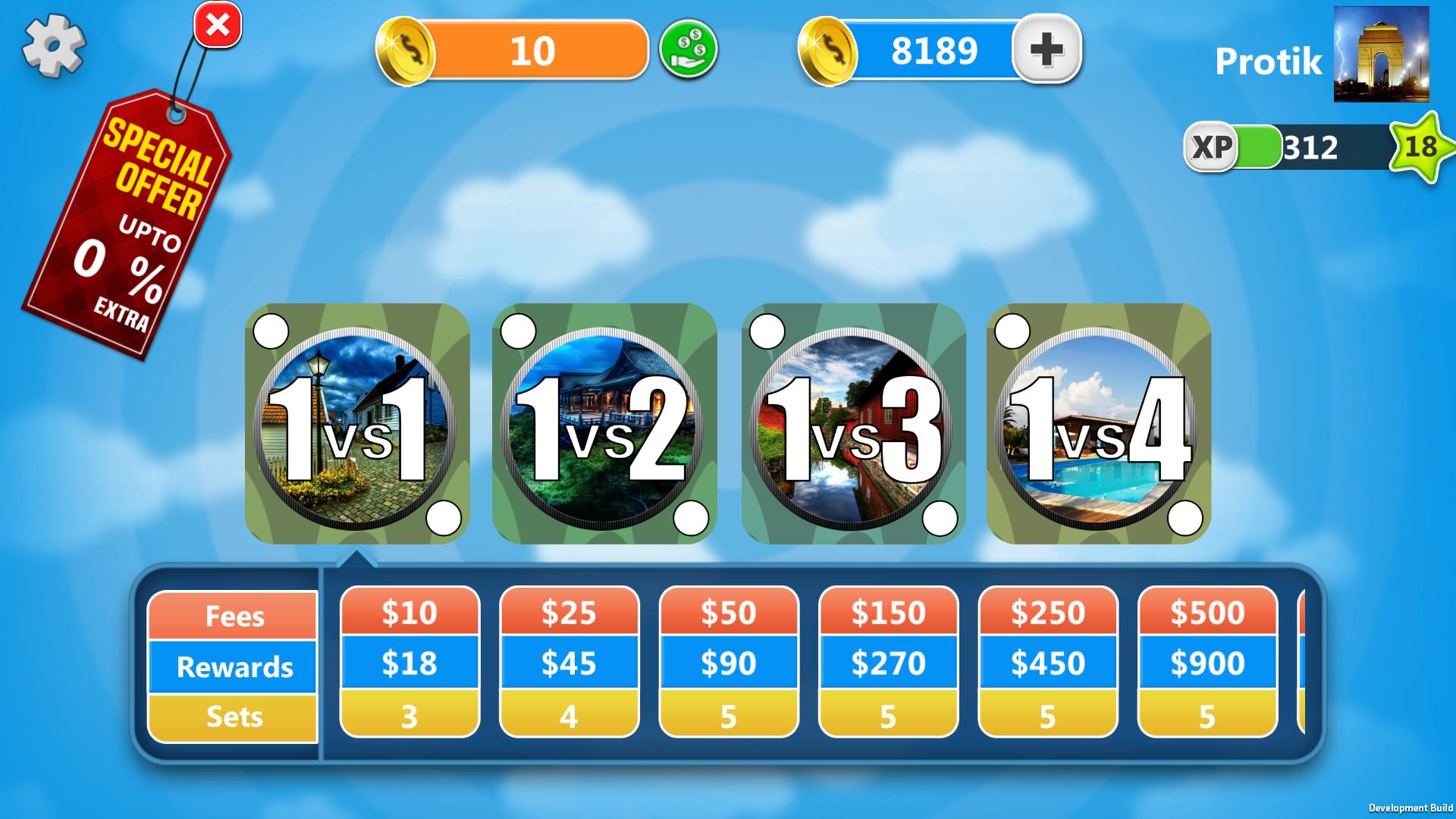Dismiss the Special Offer tag
Image resolution: width=1456 pixels, height=819 pixels.
(x=218, y=25)
